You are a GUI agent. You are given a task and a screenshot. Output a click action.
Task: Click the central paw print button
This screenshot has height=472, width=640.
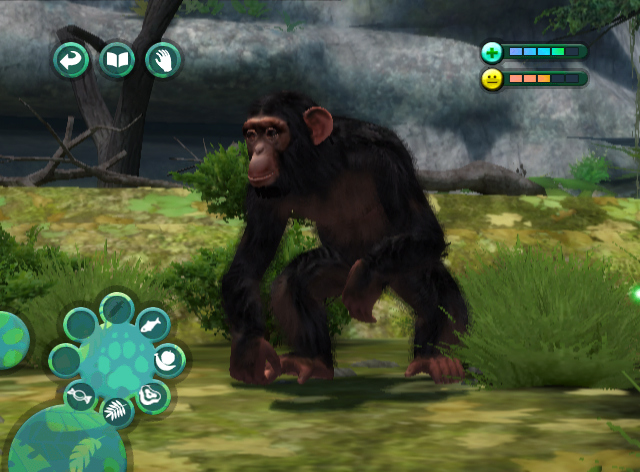(x=118, y=360)
